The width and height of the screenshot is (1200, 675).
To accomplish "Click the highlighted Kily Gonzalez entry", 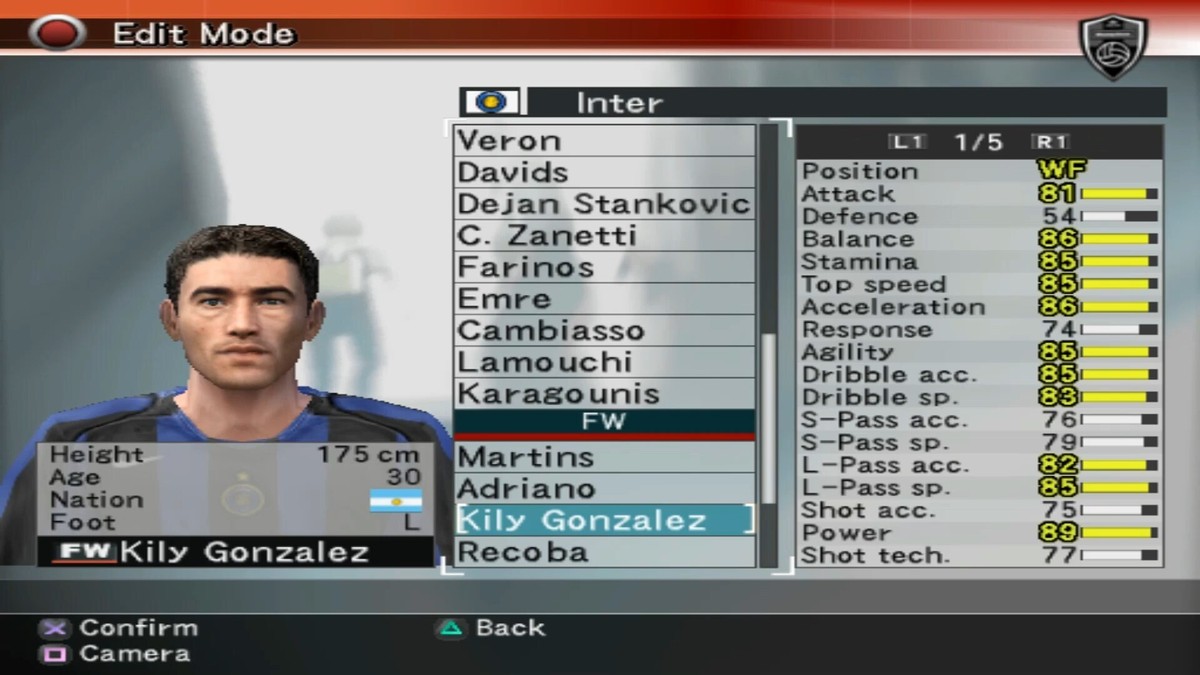I will pyautogui.click(x=604, y=520).
